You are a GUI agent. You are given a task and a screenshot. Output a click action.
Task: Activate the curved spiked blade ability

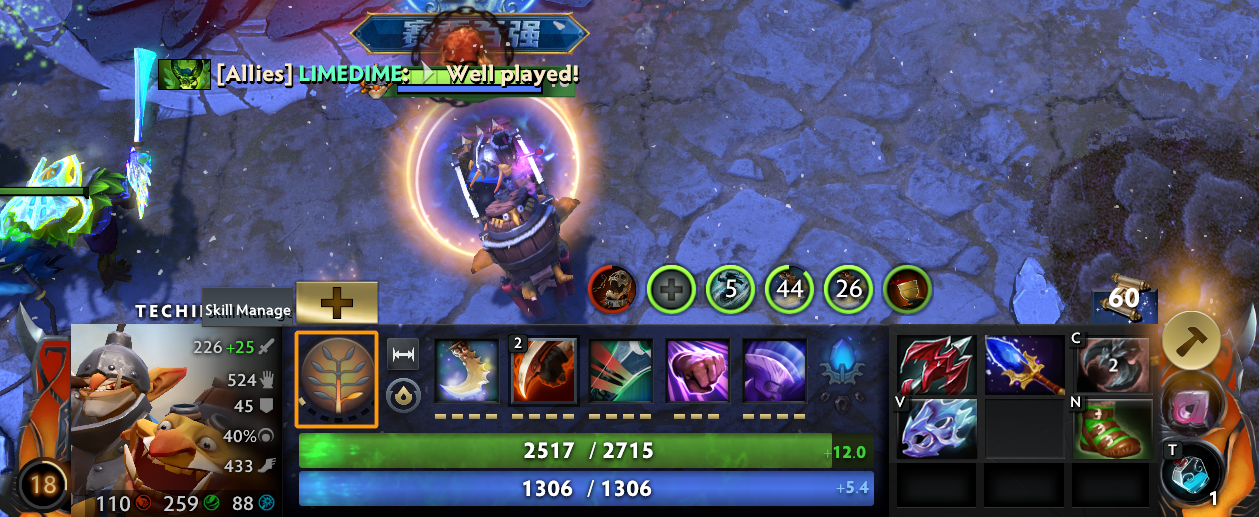pos(467,371)
